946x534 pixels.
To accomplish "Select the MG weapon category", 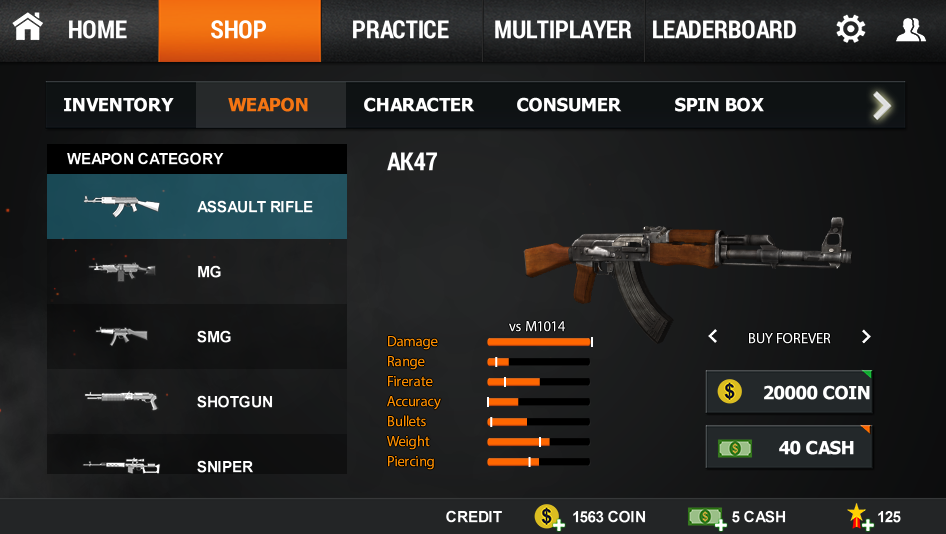I will [x=197, y=271].
